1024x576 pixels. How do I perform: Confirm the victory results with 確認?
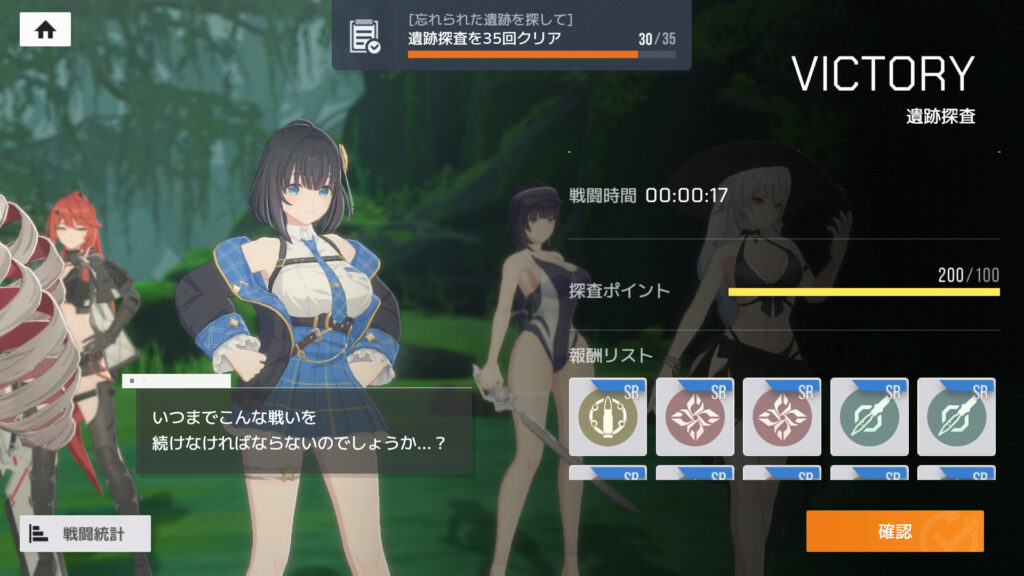point(894,531)
